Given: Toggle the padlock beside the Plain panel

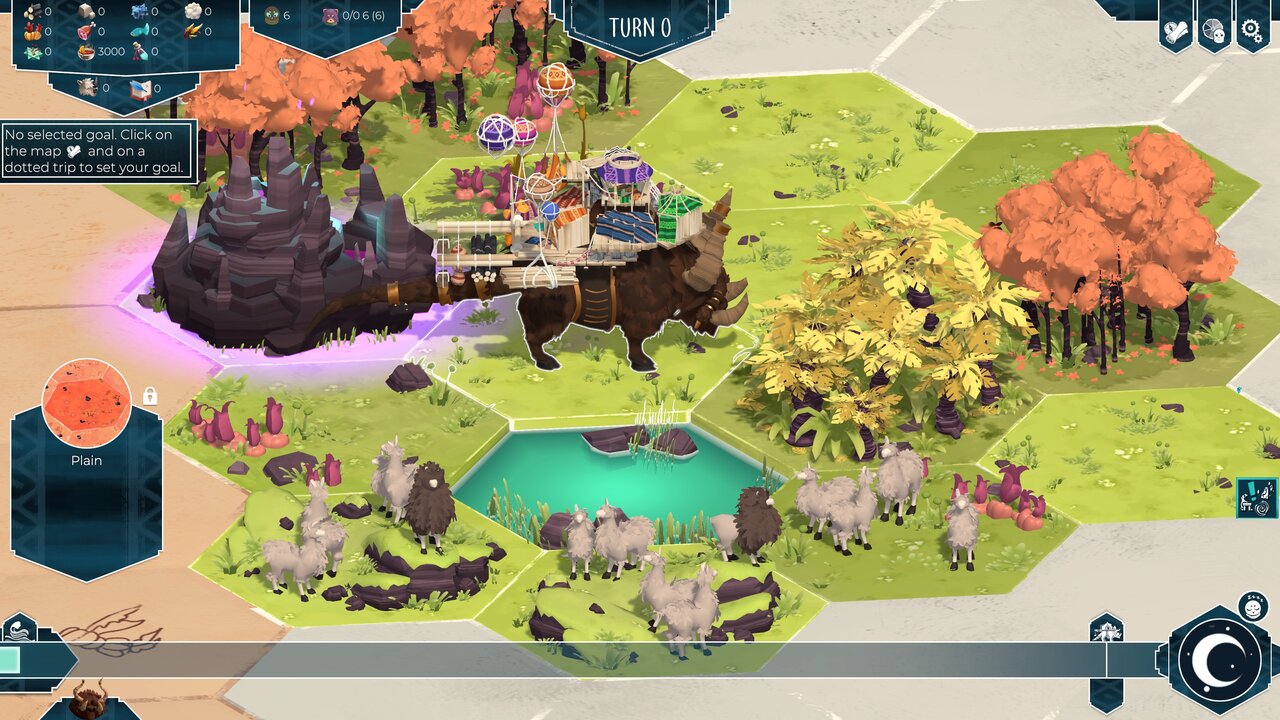Looking at the screenshot, I should [150, 396].
